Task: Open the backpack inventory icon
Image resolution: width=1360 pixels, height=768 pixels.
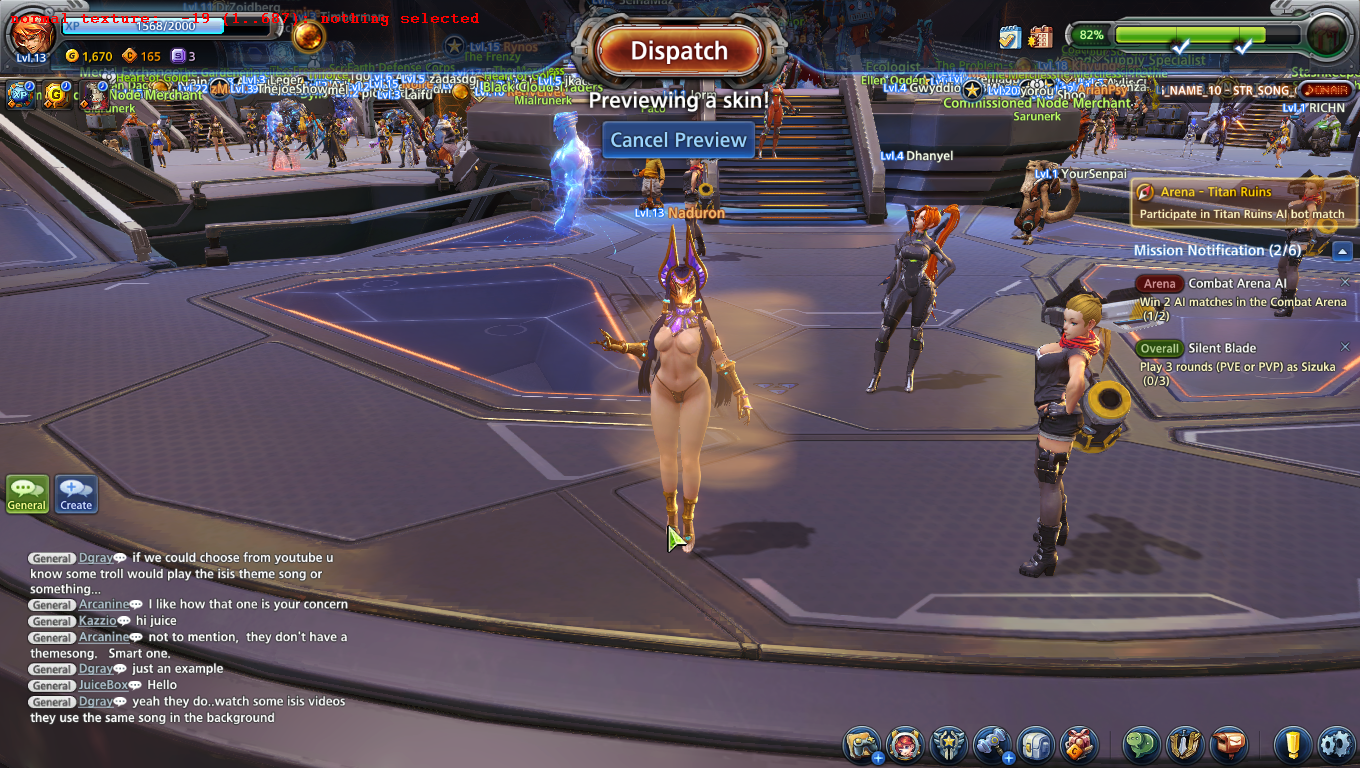Action: [1036, 745]
